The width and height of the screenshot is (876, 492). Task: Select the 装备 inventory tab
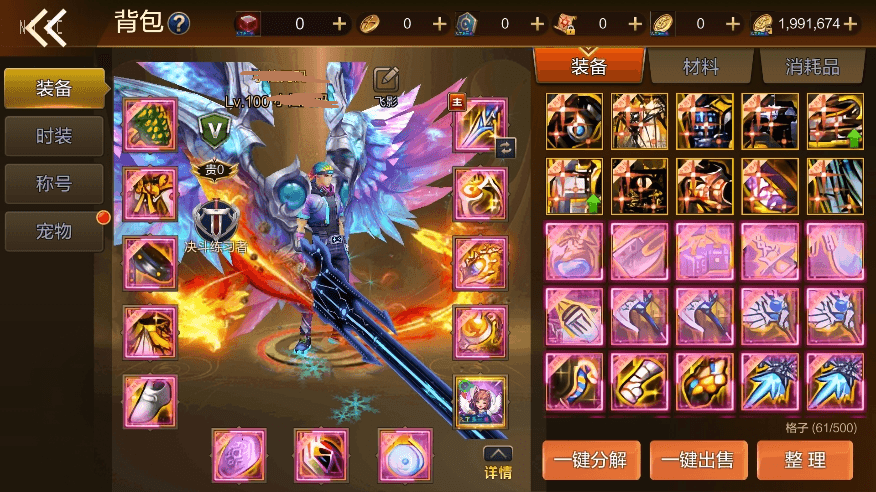pyautogui.click(x=589, y=67)
